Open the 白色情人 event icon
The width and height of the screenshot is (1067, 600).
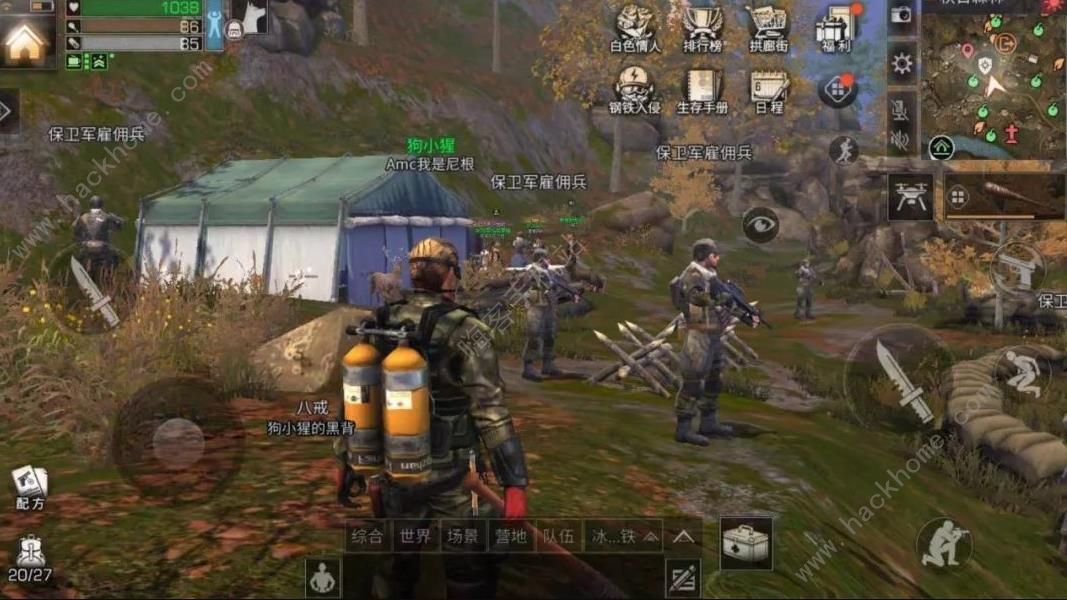[635, 28]
